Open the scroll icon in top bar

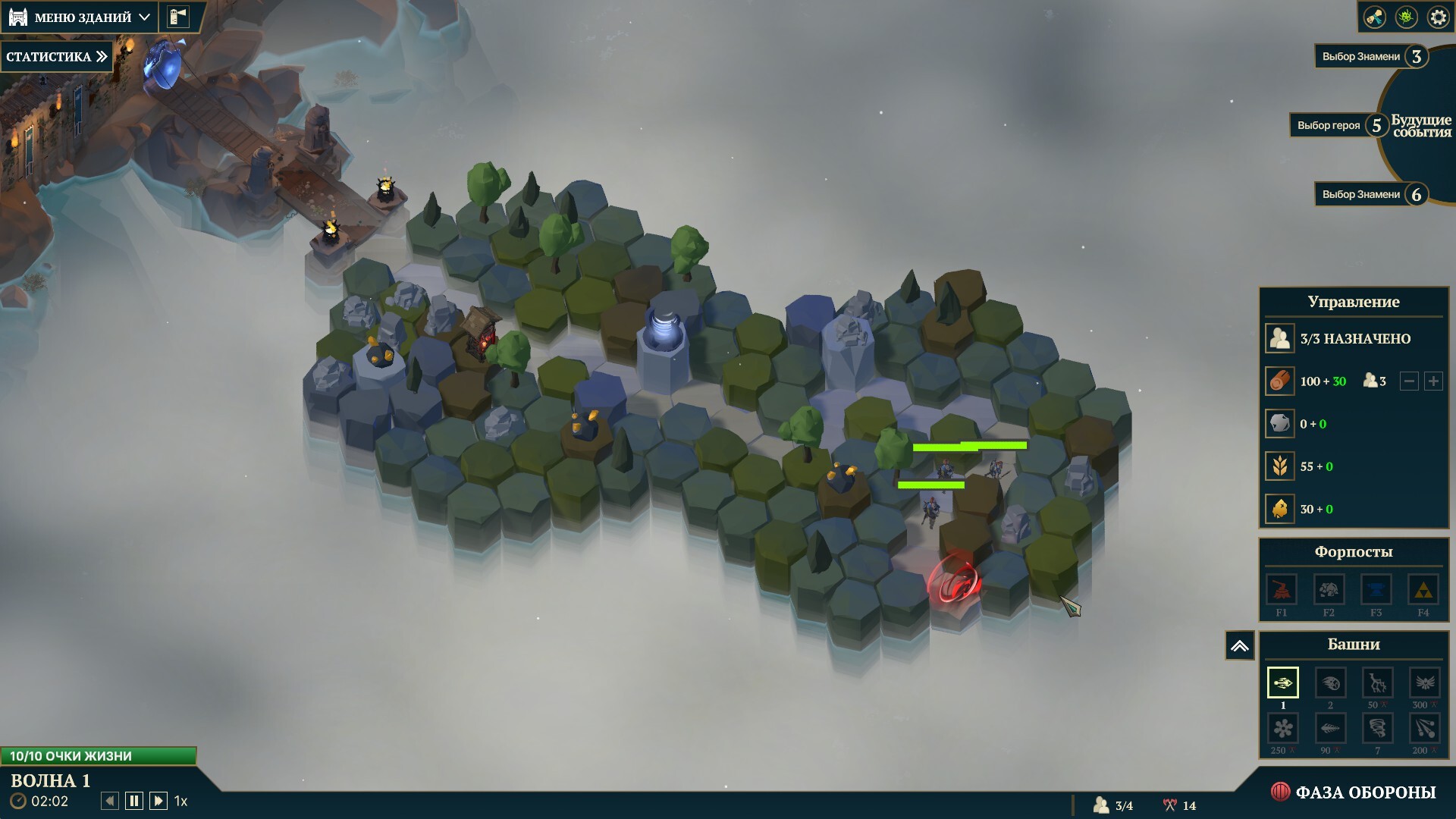coord(1374,17)
